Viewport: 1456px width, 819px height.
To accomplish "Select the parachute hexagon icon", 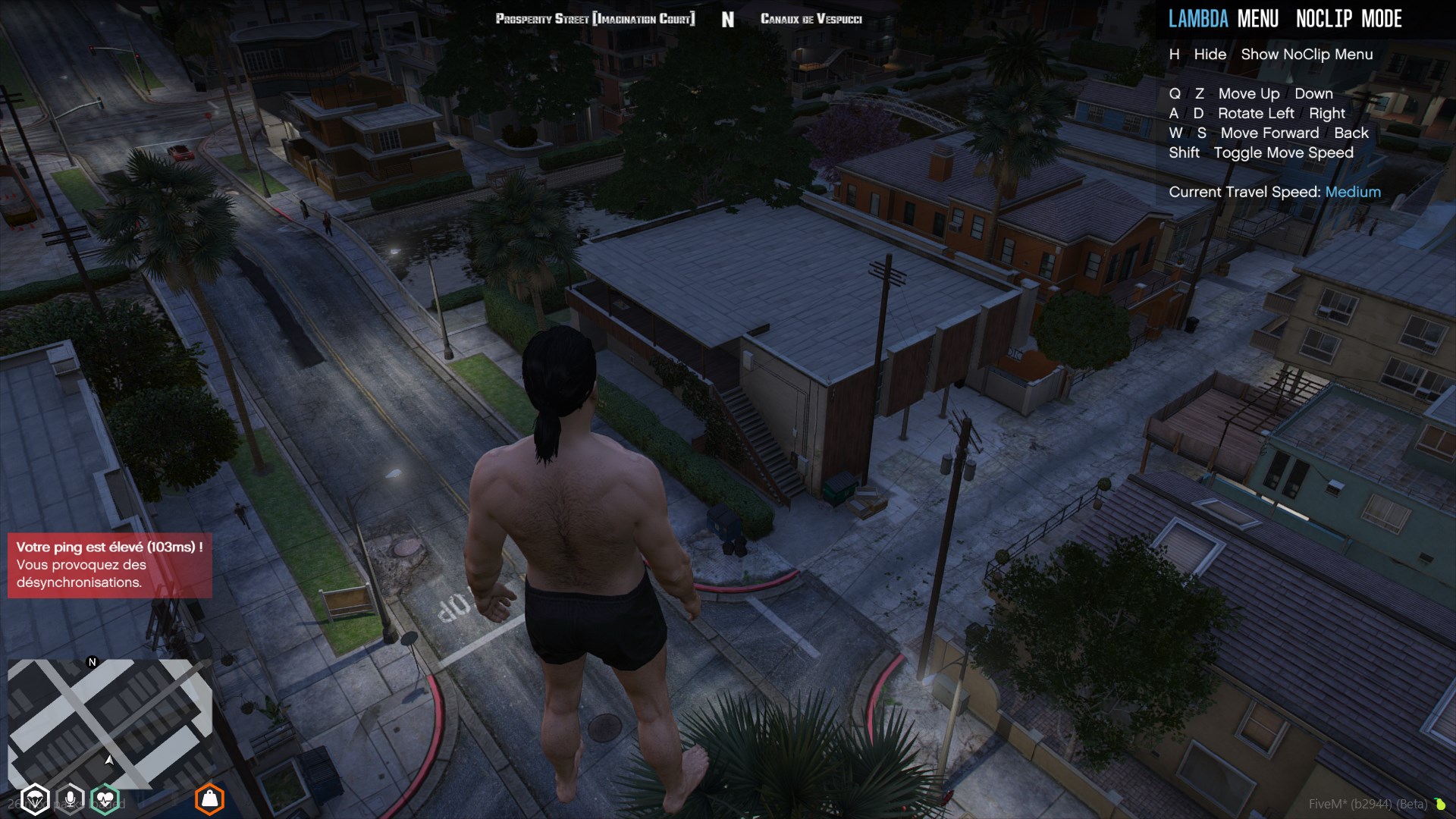I will 35,800.
